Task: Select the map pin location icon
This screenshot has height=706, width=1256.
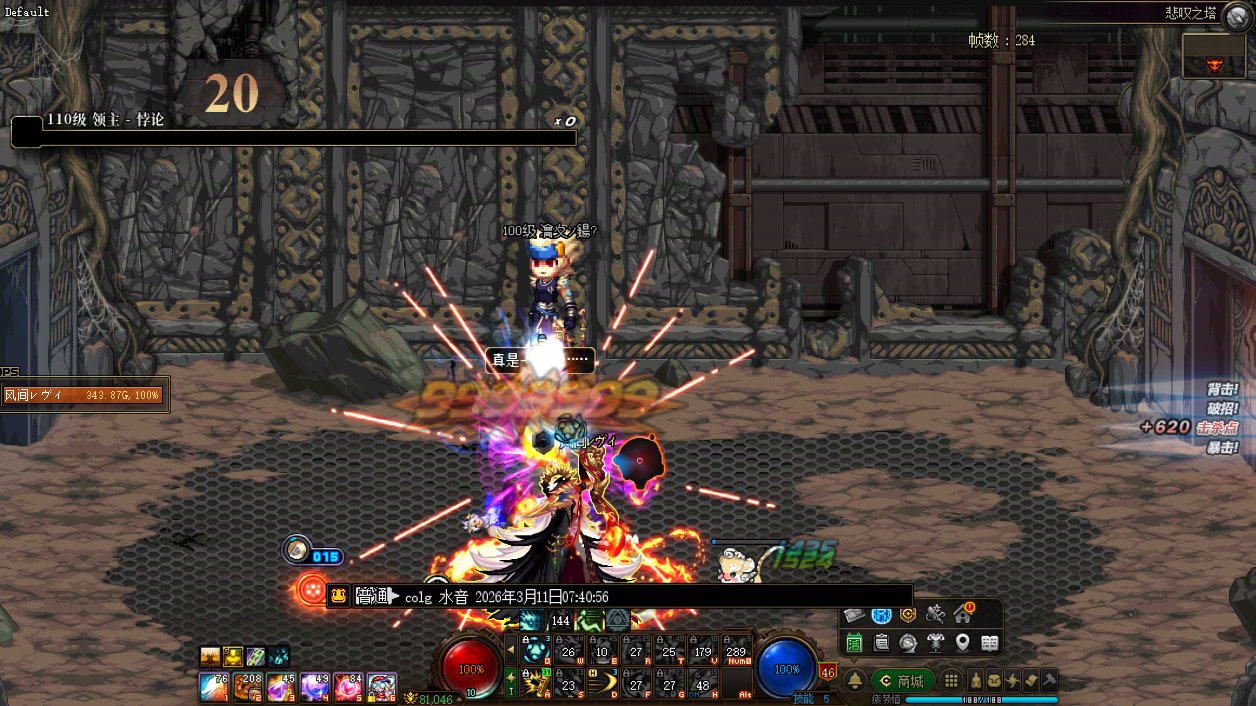Action: (962, 642)
